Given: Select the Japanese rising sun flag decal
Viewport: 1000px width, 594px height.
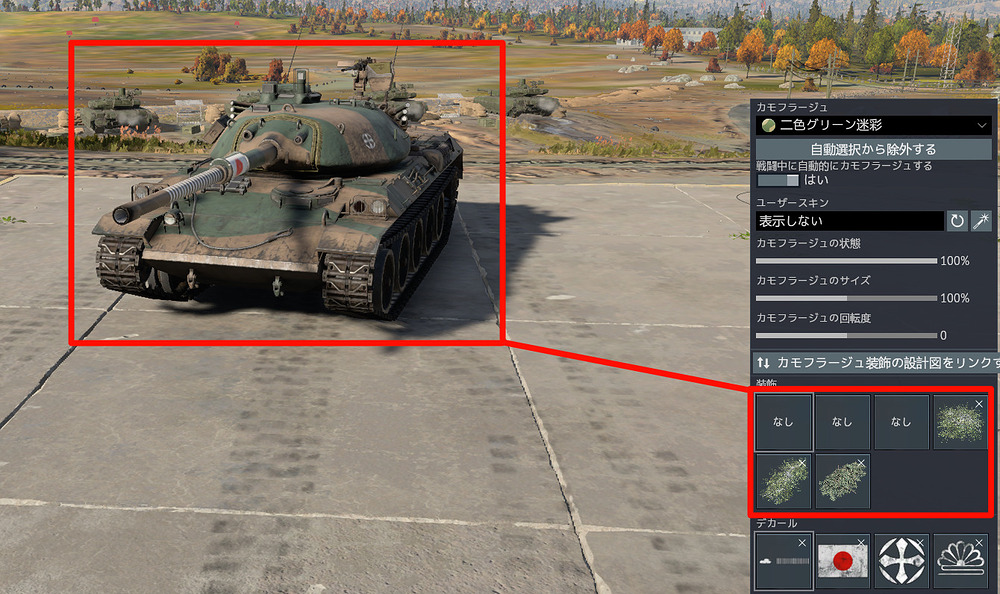Looking at the screenshot, I should click(842, 561).
